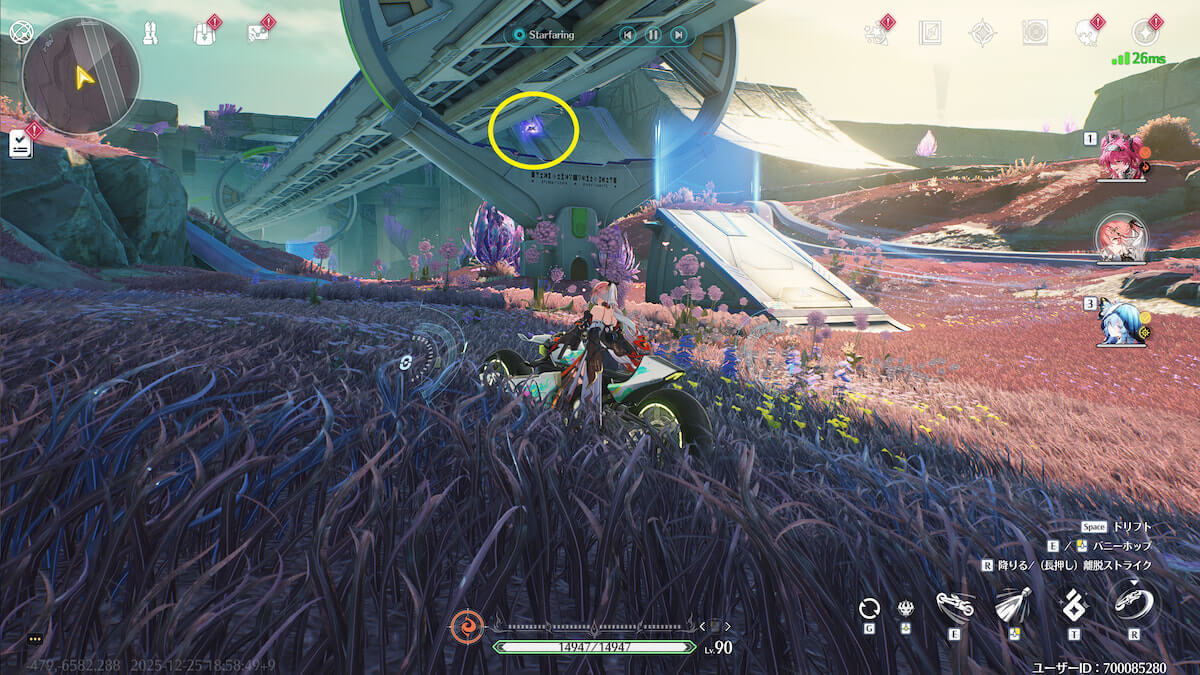This screenshot has height=675, width=1200.
Task: Open the quest checklist icon below minimap
Action: point(21,145)
